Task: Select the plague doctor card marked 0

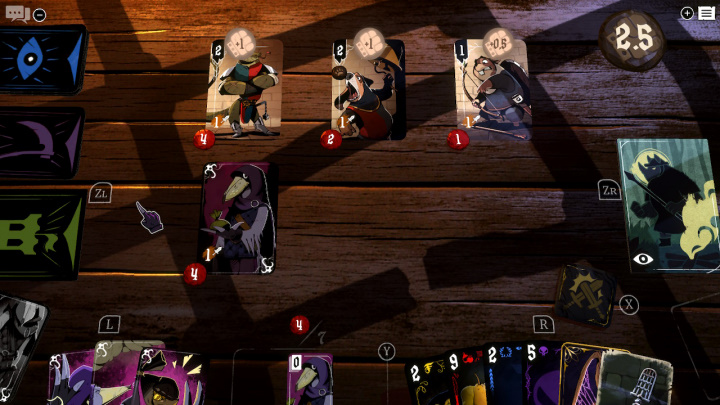Action: point(310,380)
